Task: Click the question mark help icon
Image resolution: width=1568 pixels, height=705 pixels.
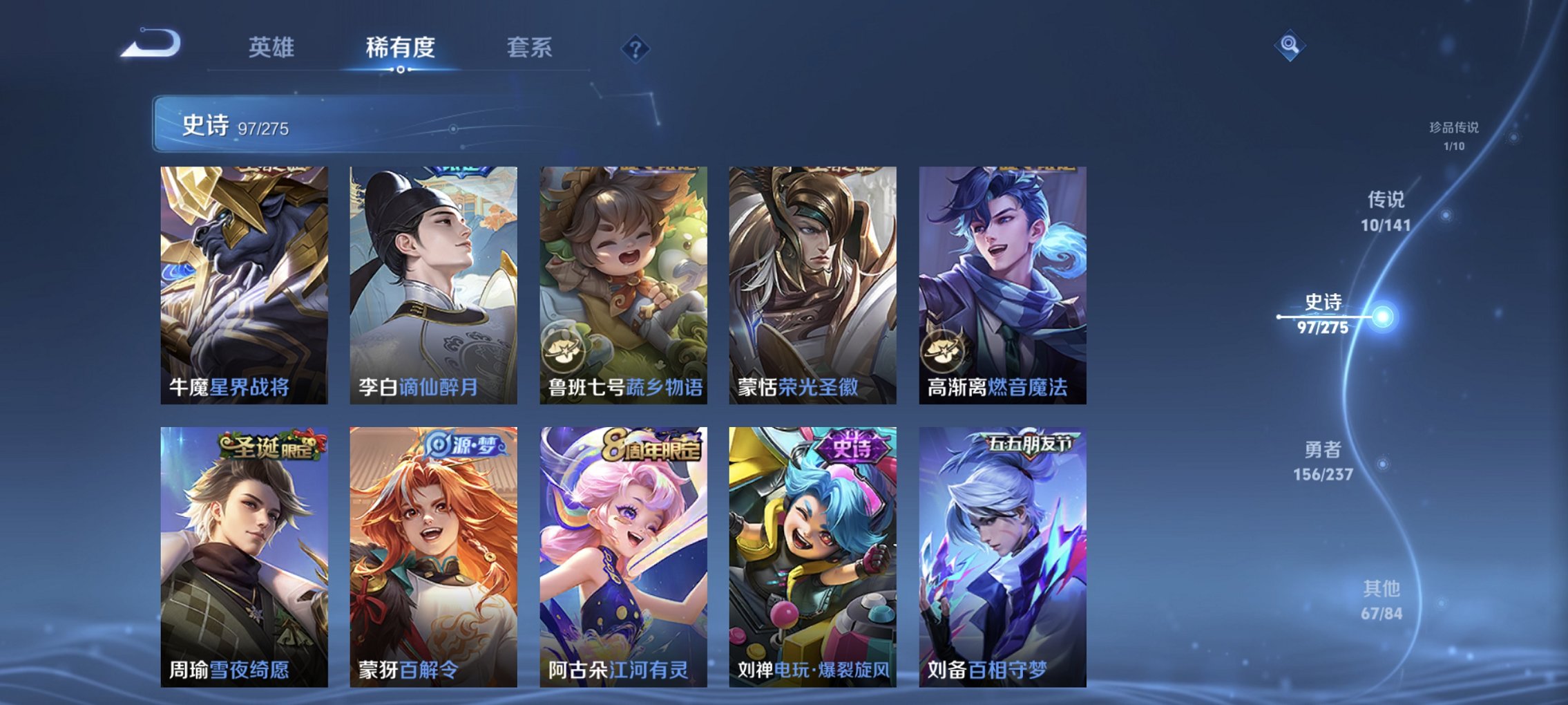Action: coord(635,48)
